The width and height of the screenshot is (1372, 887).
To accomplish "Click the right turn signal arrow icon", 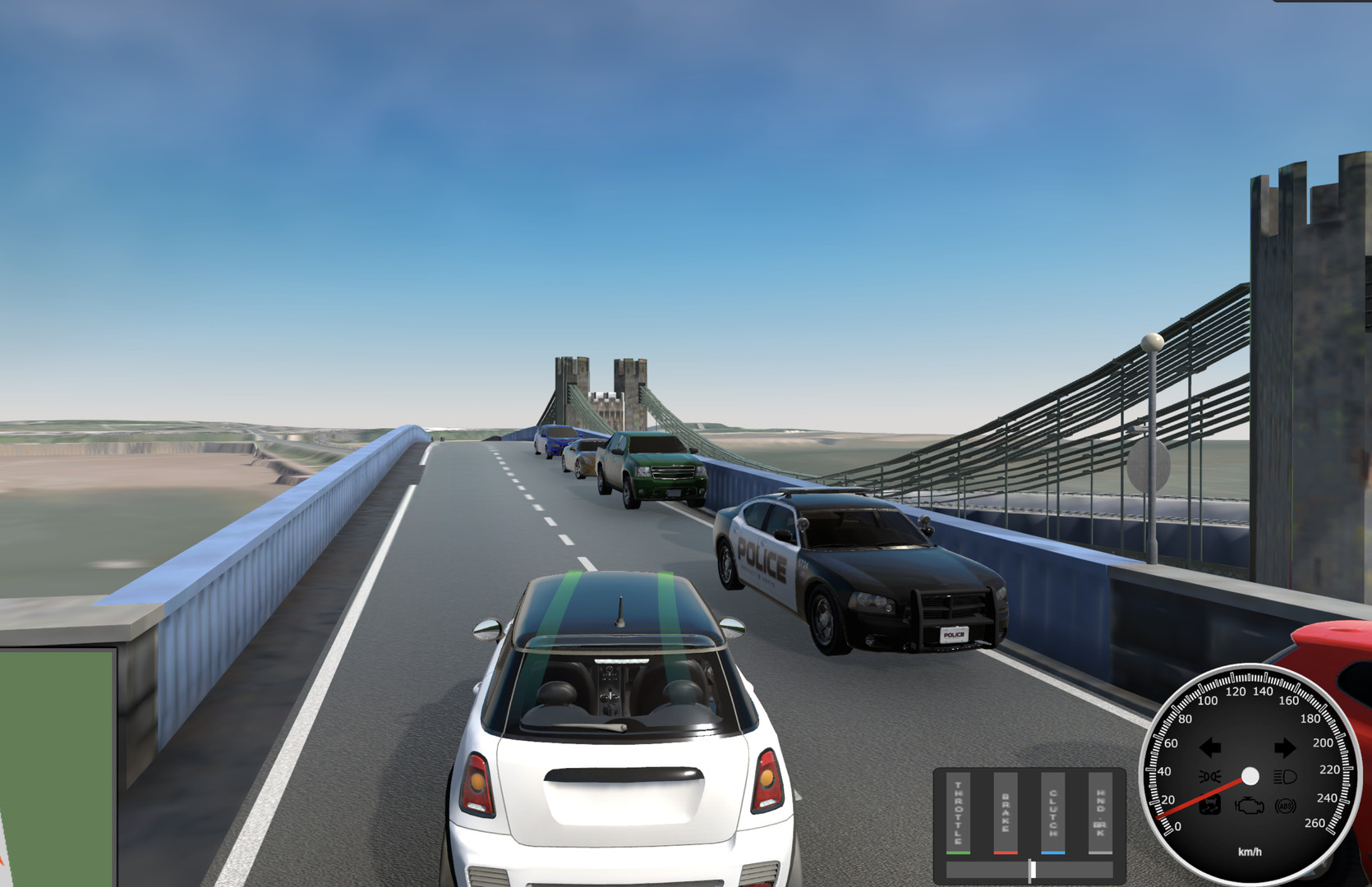I will click(x=1286, y=746).
